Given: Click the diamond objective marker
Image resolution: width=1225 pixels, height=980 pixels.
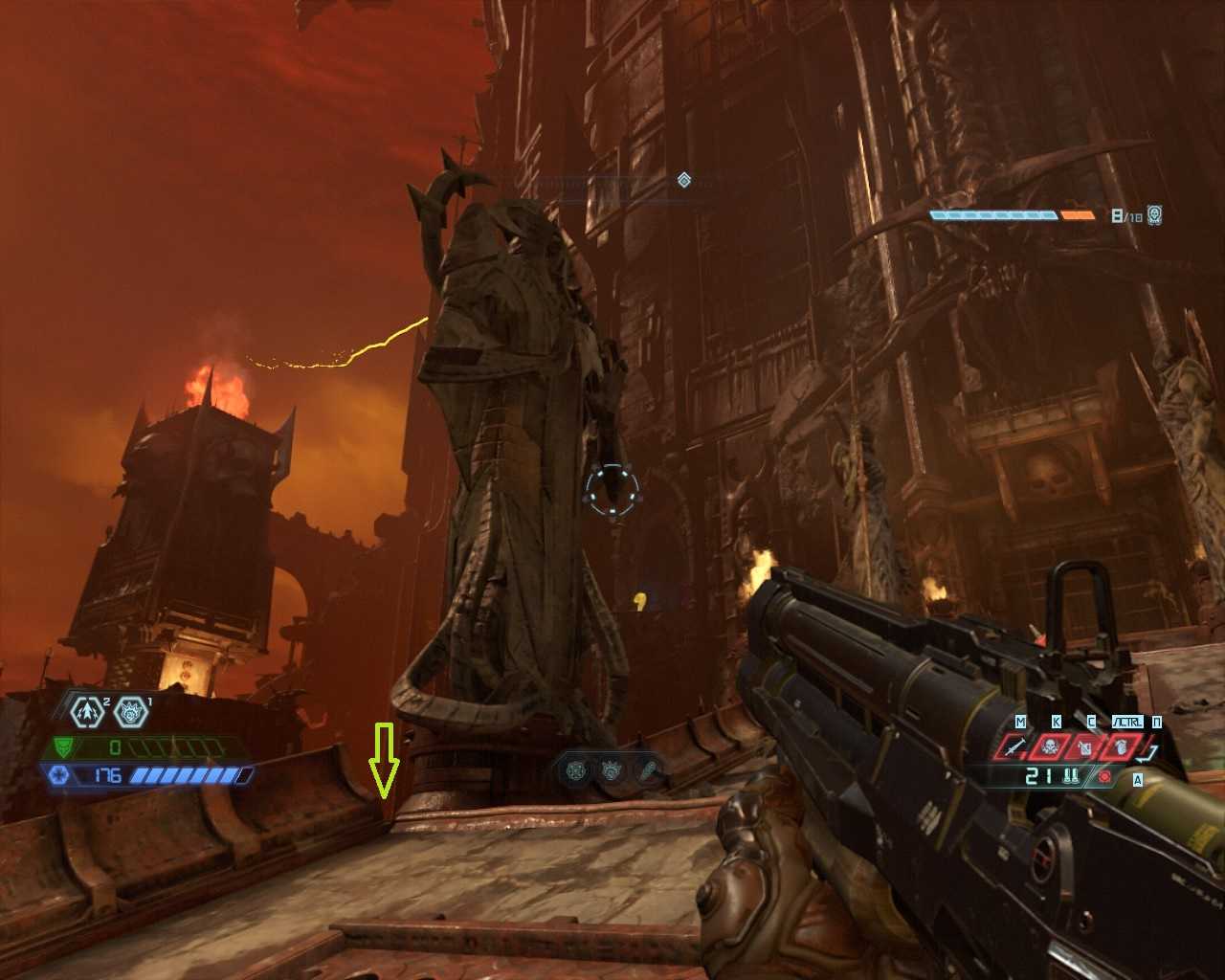Looking at the screenshot, I should pyautogui.click(x=684, y=180).
